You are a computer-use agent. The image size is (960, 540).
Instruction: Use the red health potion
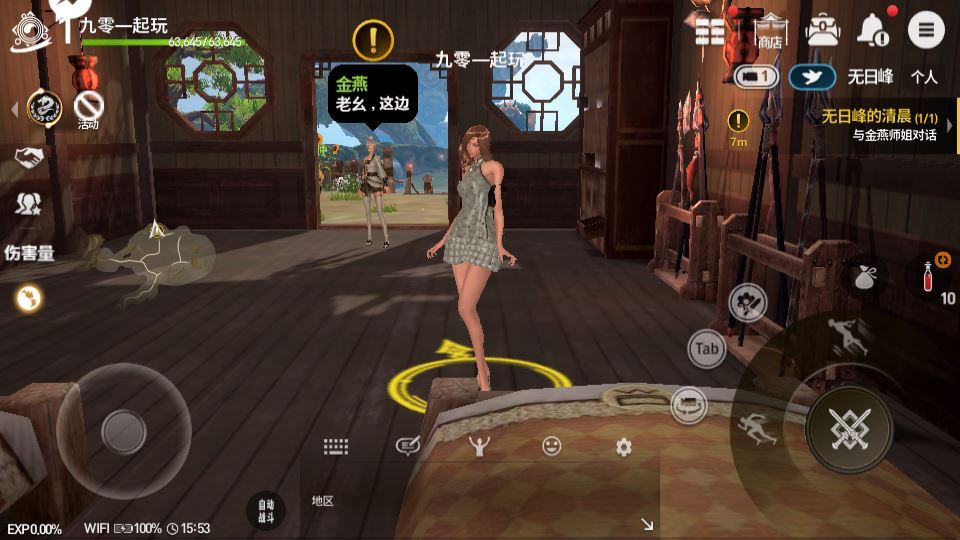(927, 276)
